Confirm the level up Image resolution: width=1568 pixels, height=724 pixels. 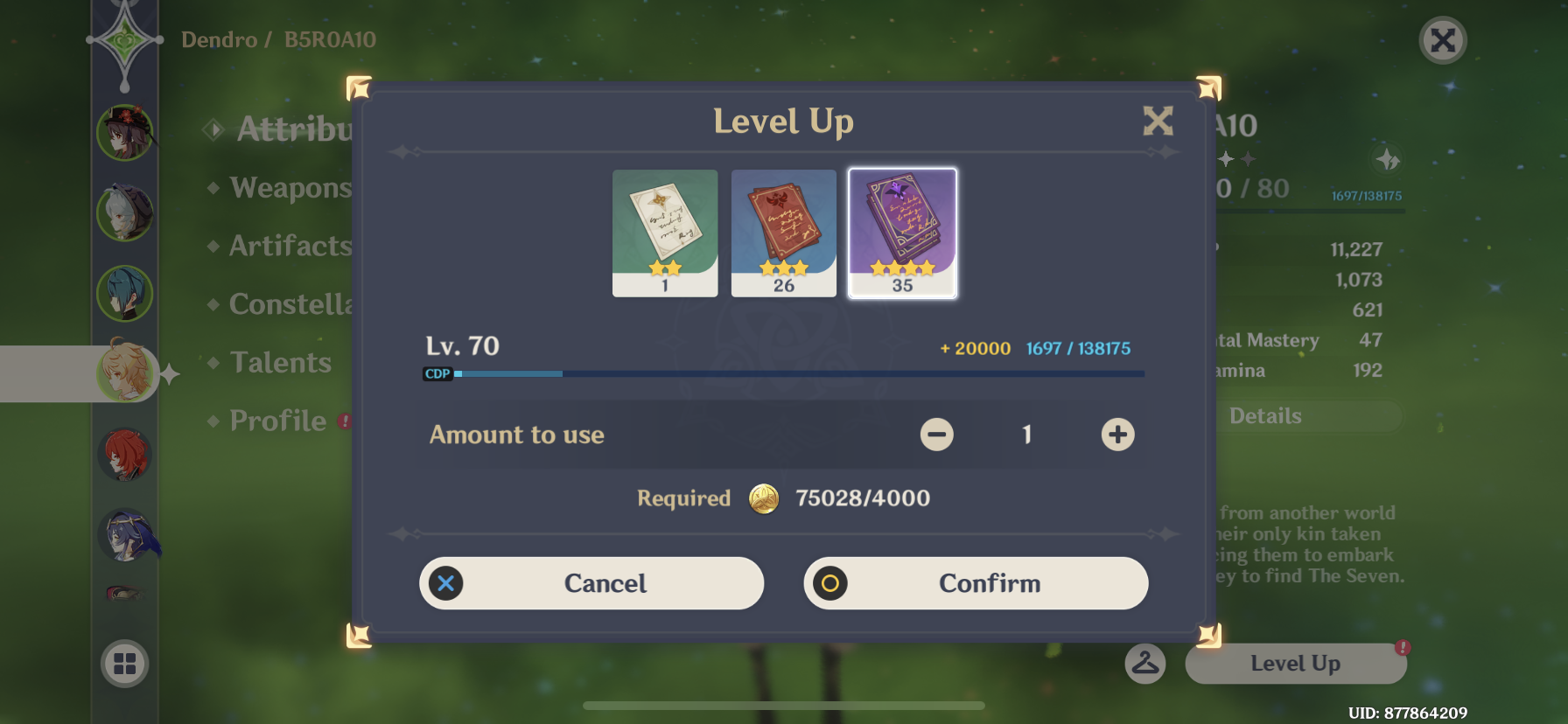[x=976, y=583]
